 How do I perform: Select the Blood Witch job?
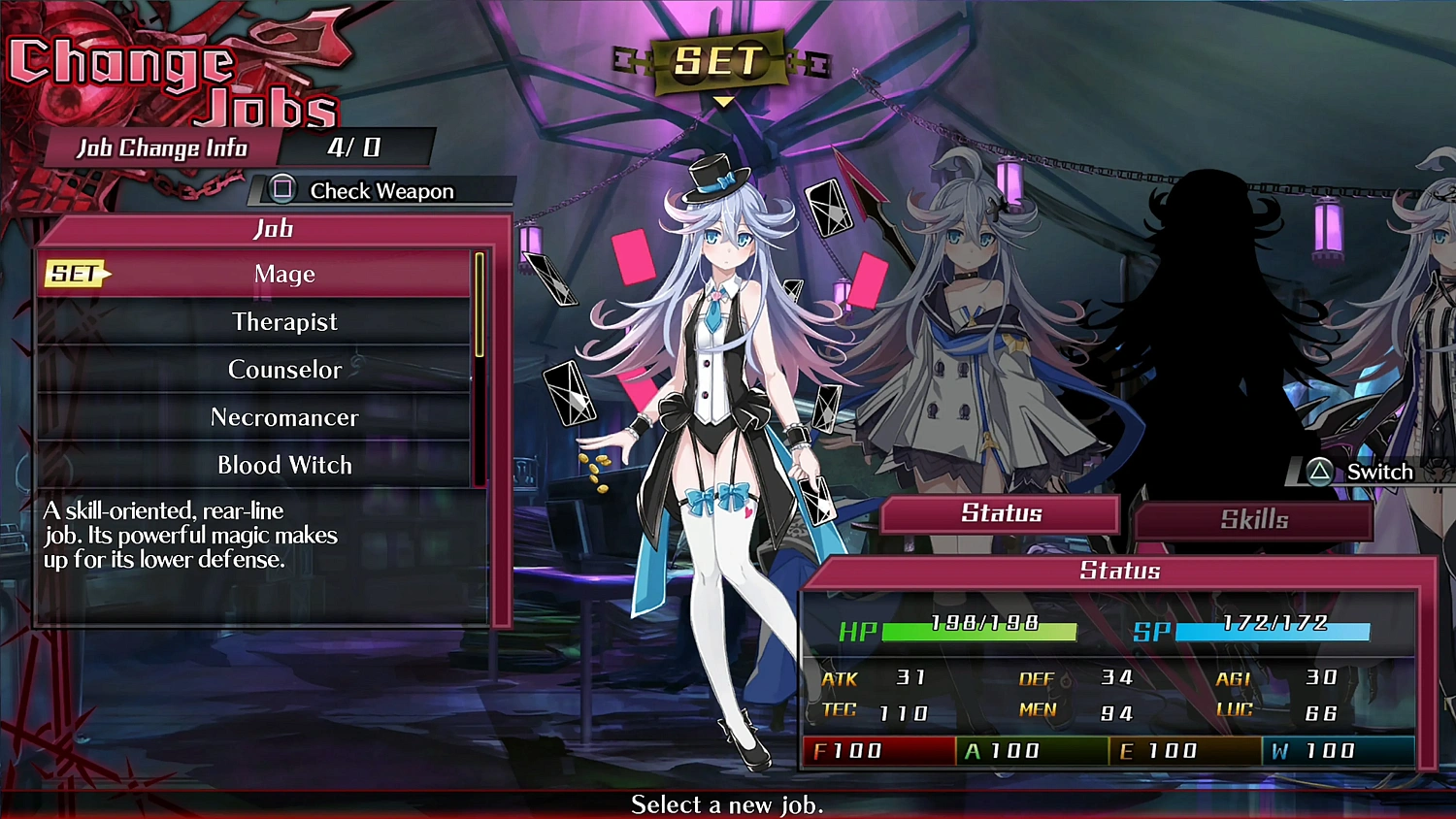[284, 465]
